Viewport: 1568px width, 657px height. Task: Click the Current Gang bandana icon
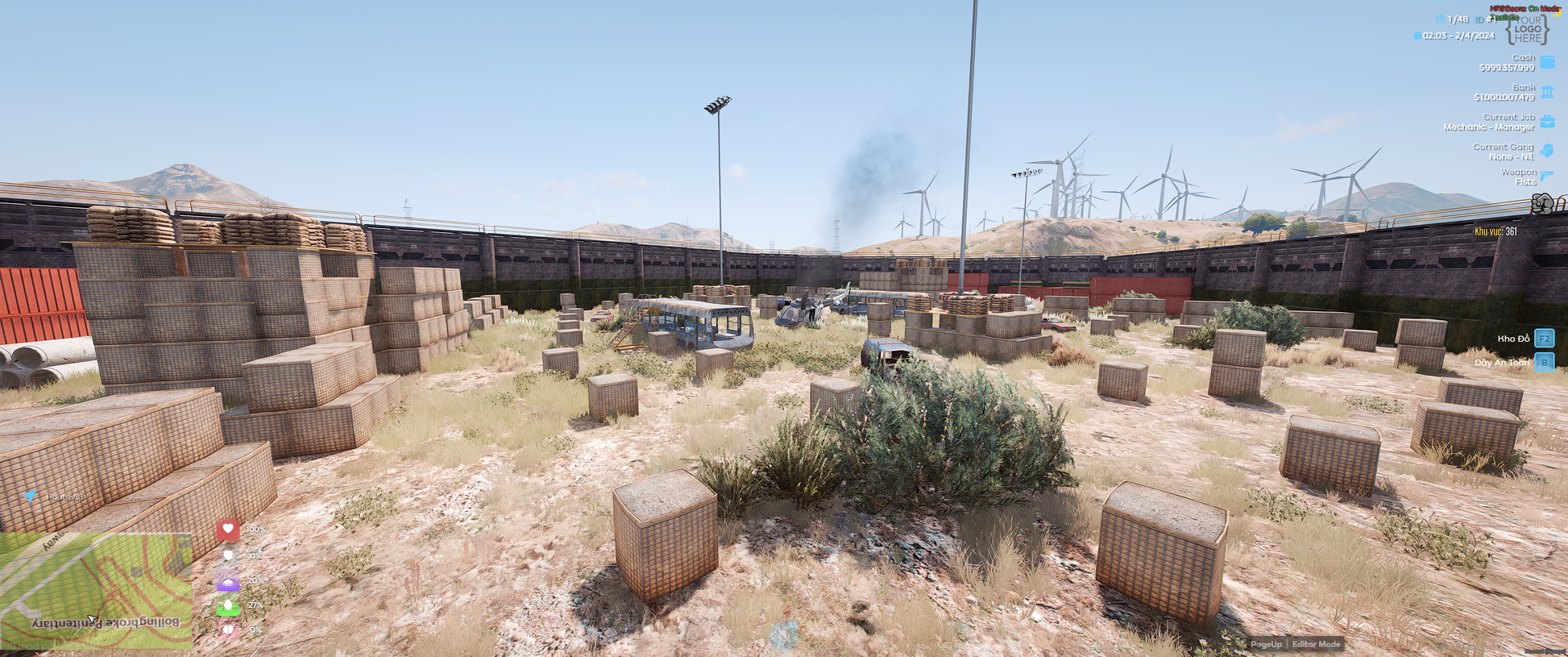[1547, 151]
